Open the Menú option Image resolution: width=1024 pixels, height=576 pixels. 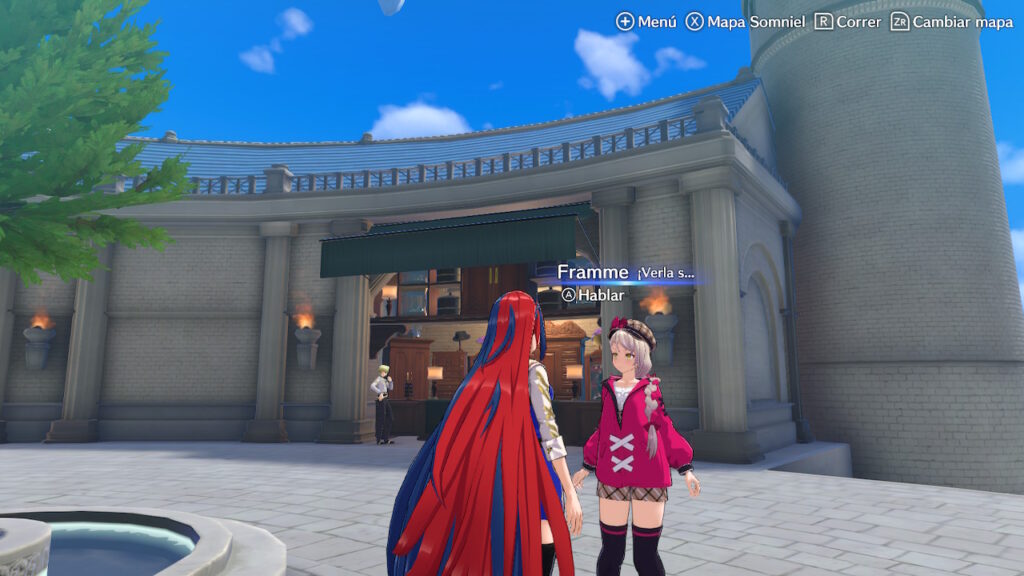point(646,21)
